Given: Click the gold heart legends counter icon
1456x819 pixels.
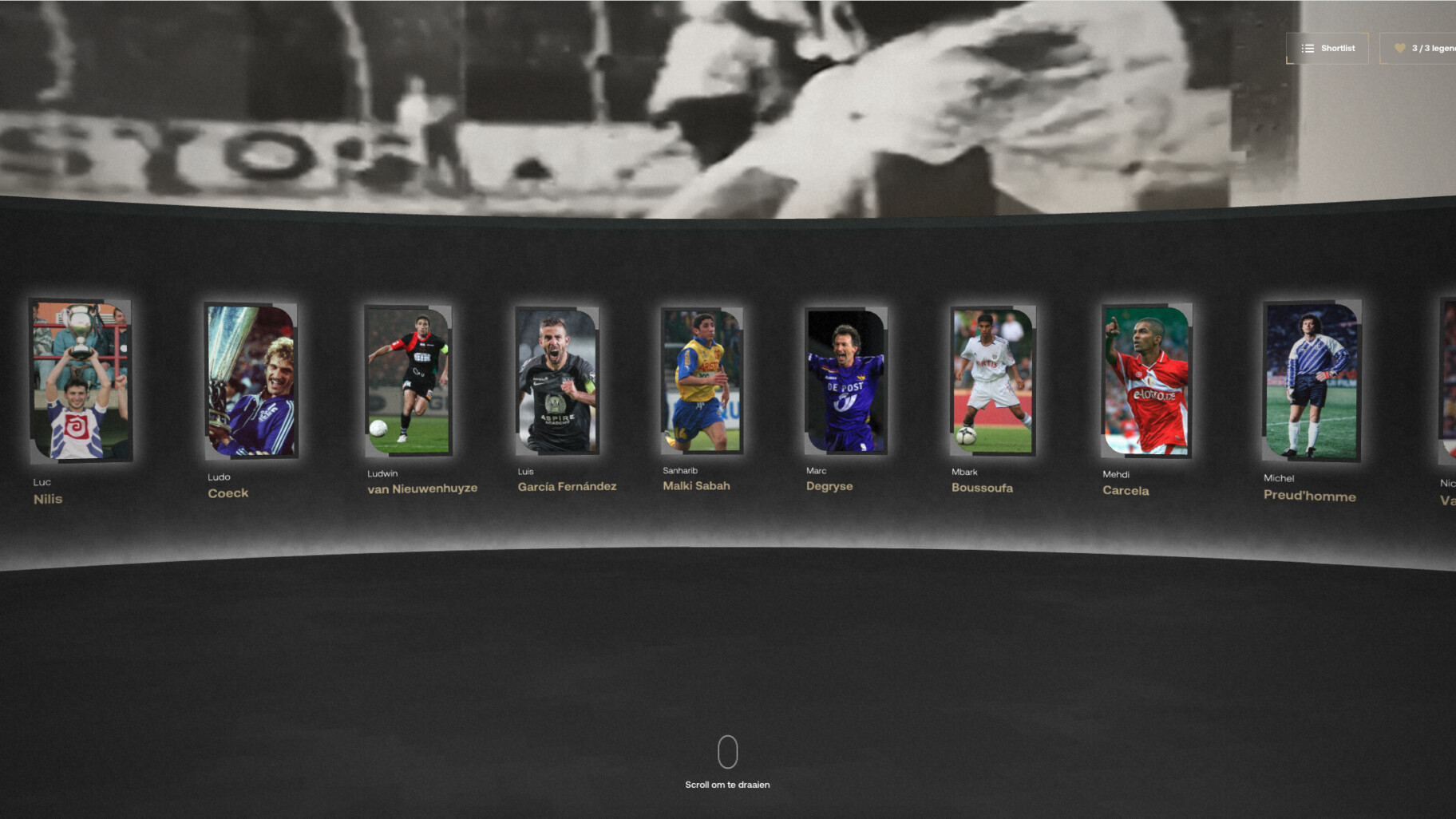Looking at the screenshot, I should [x=1399, y=48].
